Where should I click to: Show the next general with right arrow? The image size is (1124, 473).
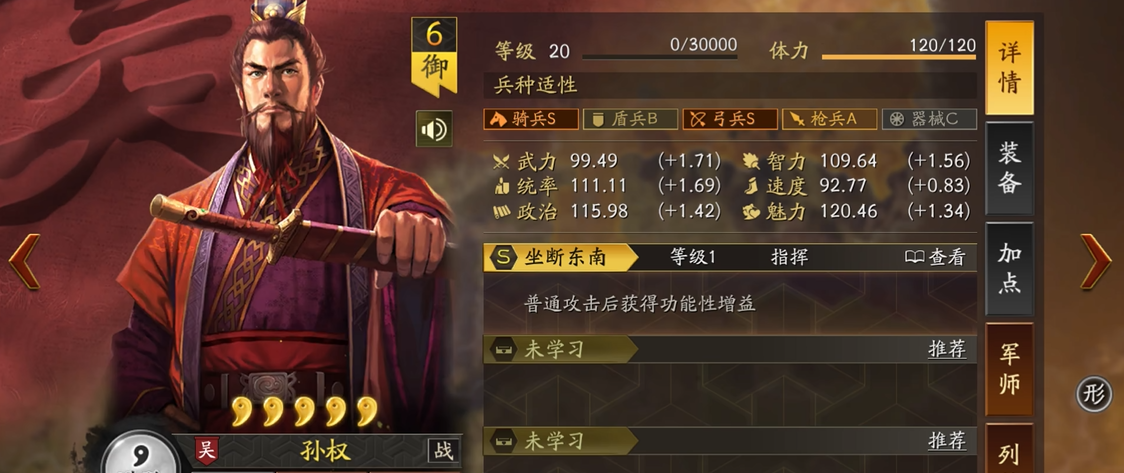(1096, 262)
